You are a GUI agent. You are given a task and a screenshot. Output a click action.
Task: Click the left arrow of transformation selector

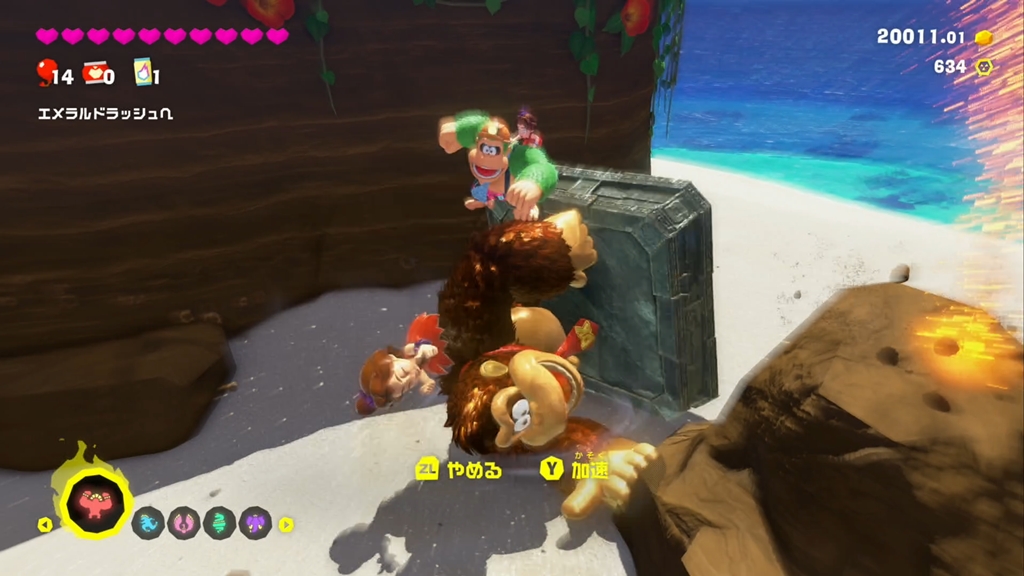[44, 524]
